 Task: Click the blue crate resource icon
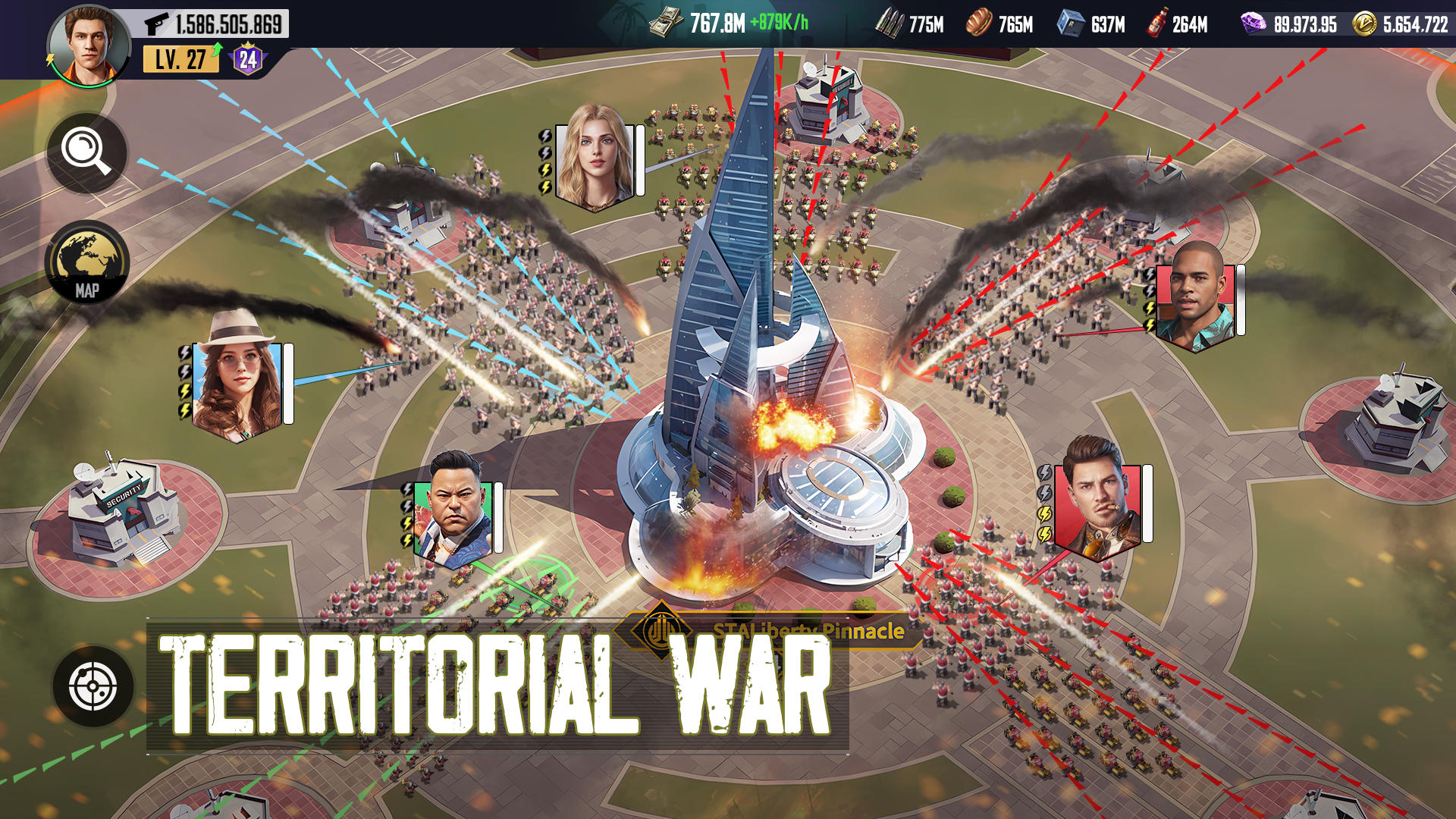(1072, 23)
